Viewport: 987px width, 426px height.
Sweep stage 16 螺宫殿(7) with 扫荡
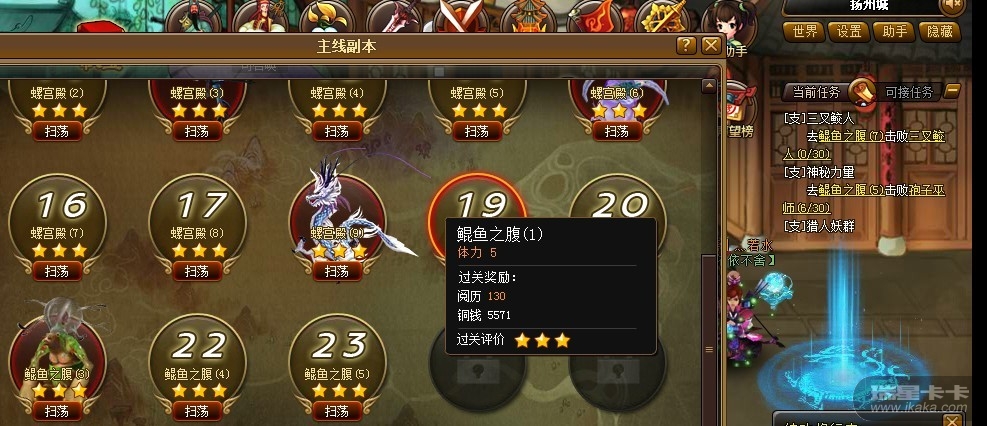tap(57, 271)
